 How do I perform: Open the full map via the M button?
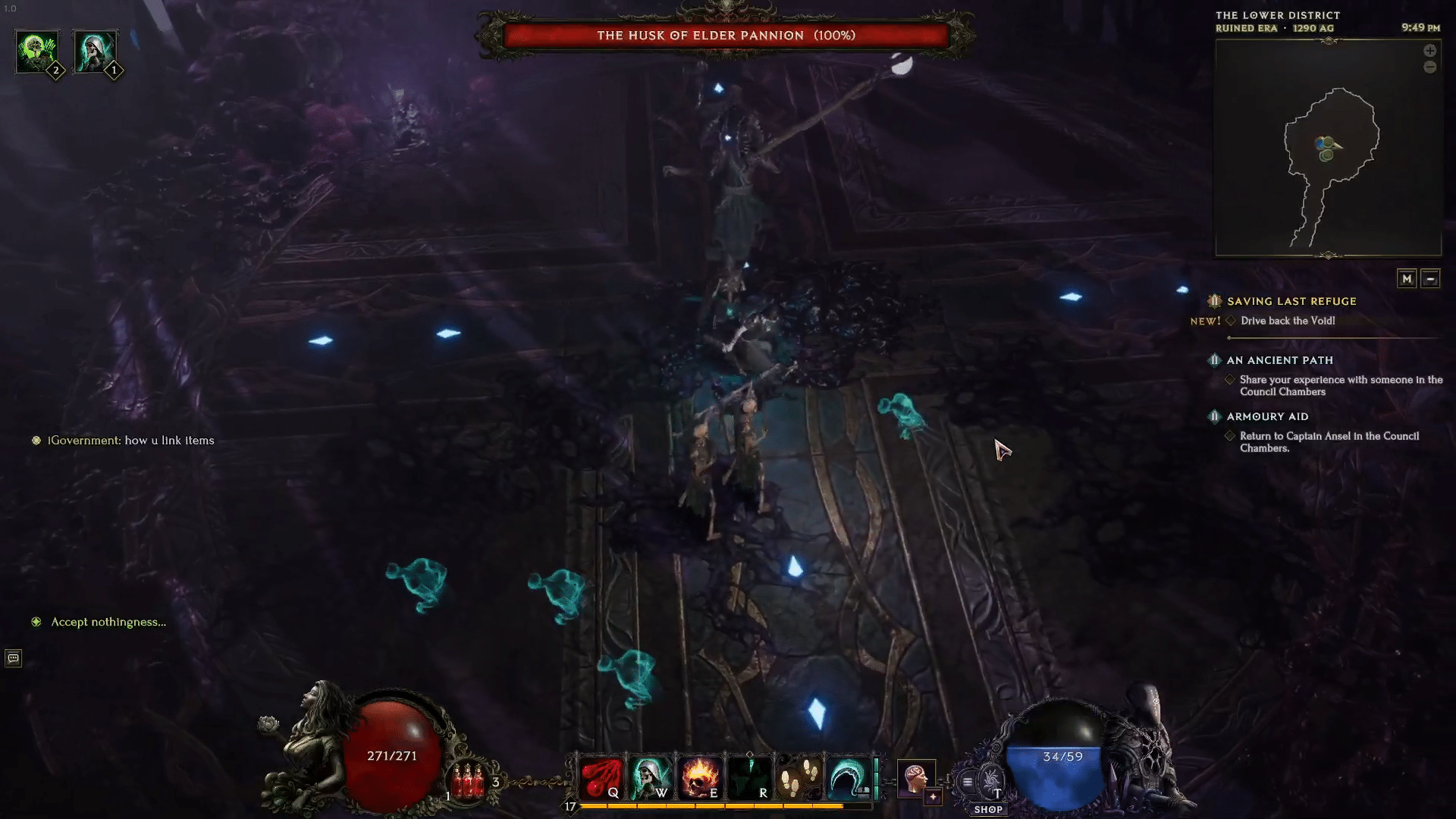[1407, 278]
